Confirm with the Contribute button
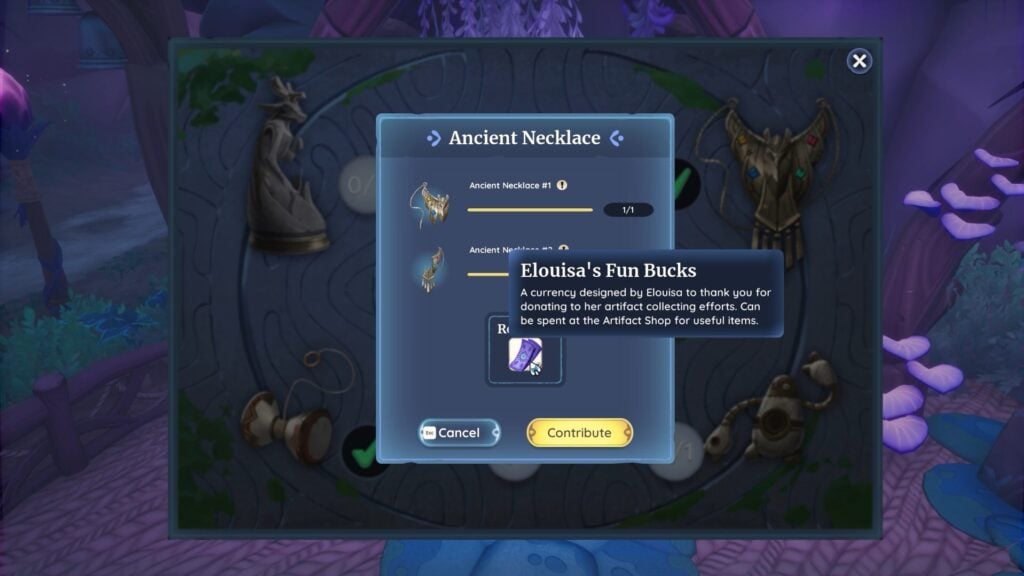Viewport: 1024px width, 576px height. pyautogui.click(x=579, y=433)
